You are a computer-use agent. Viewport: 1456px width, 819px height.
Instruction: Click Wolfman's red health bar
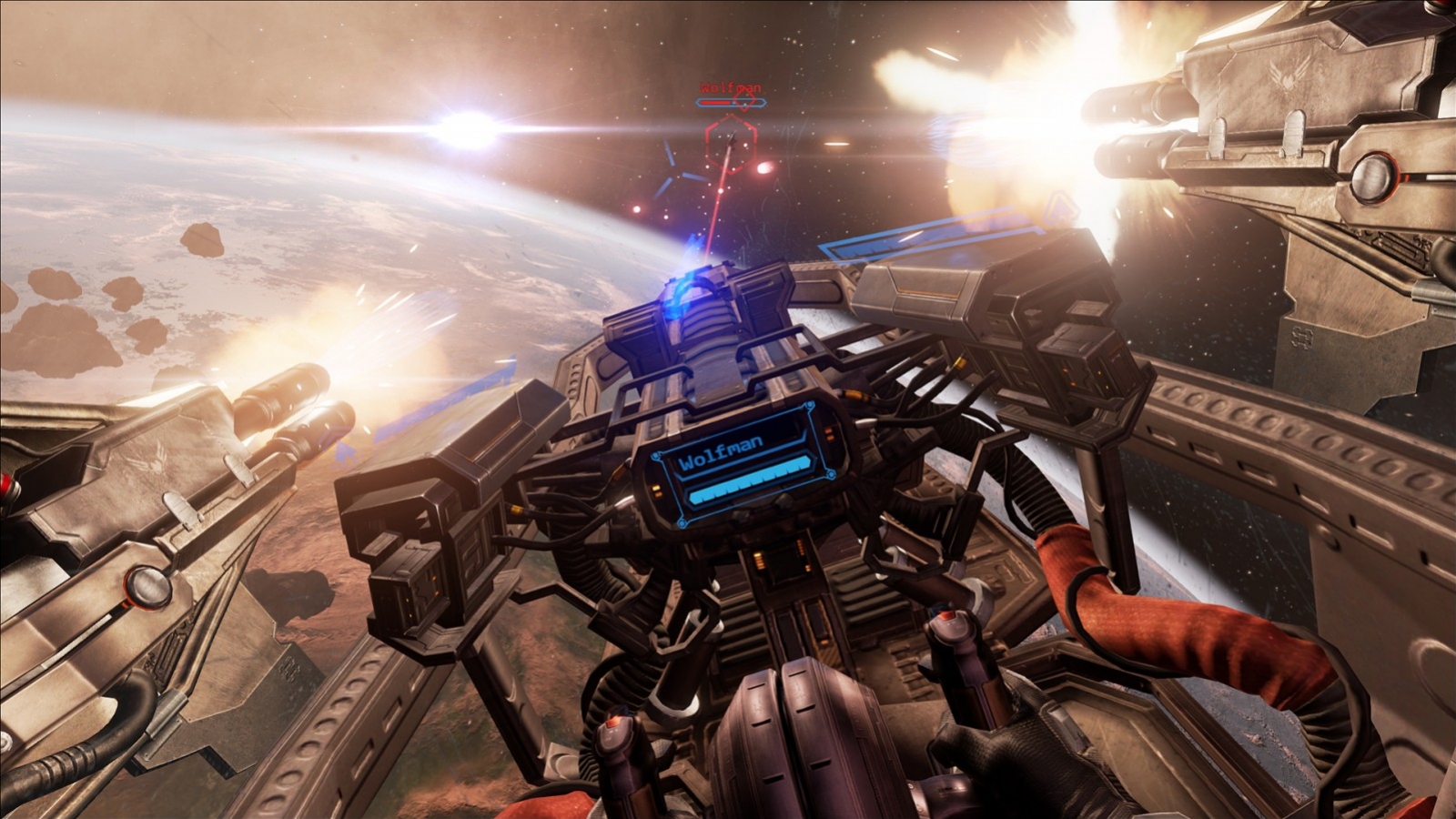[717, 103]
